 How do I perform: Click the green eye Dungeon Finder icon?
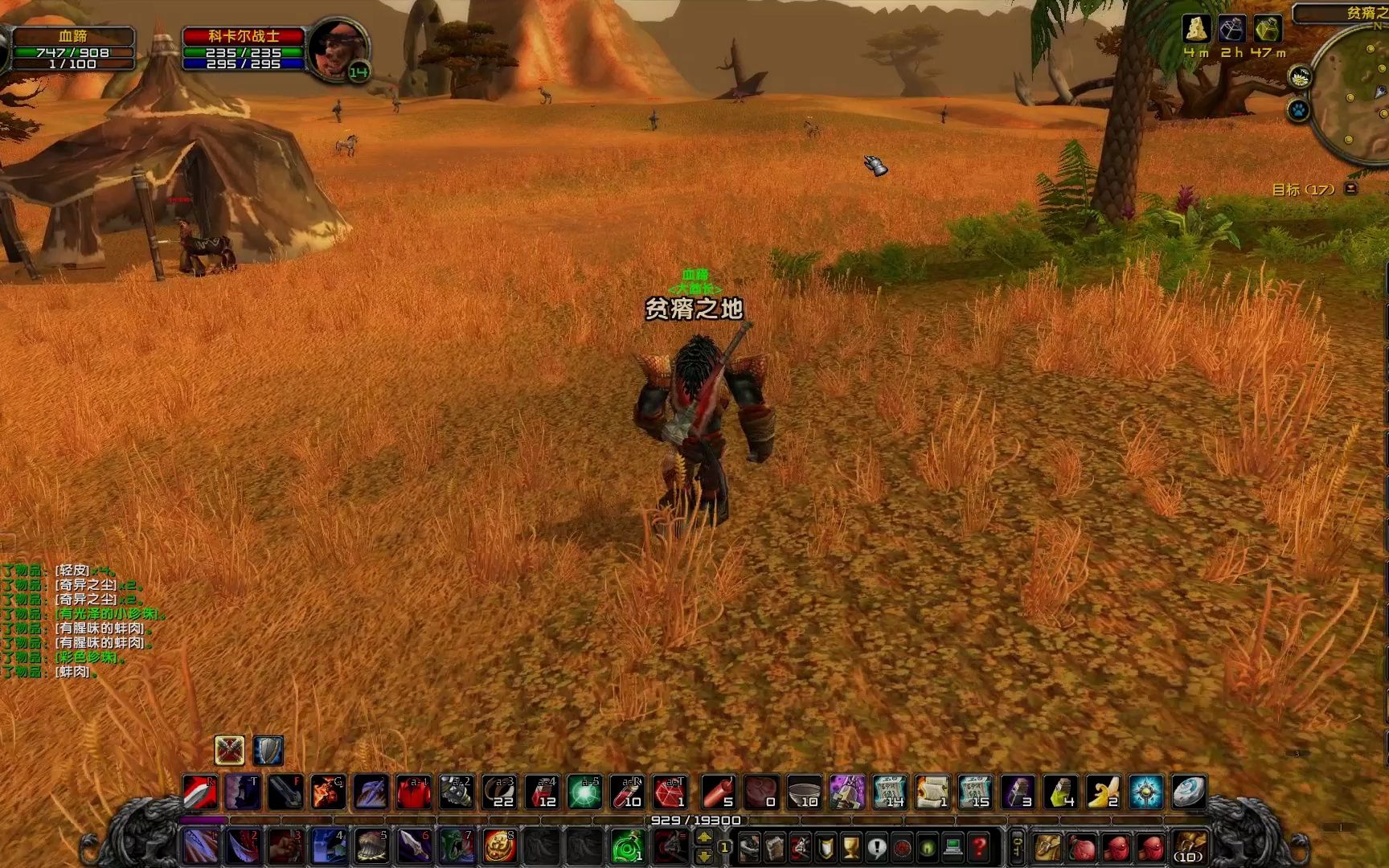[x=926, y=849]
